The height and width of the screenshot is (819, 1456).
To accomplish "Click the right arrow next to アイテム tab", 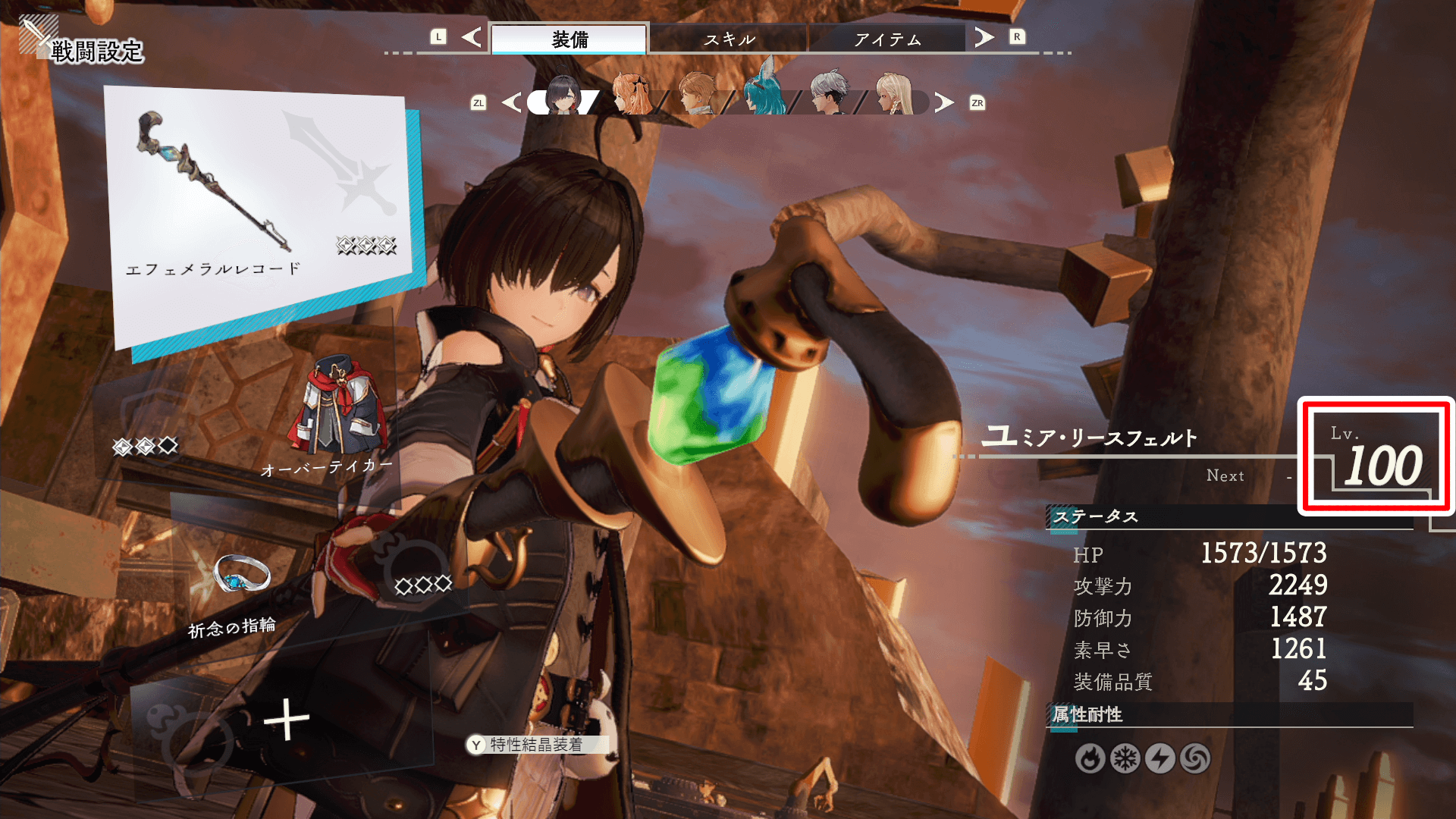I will 984,37.
